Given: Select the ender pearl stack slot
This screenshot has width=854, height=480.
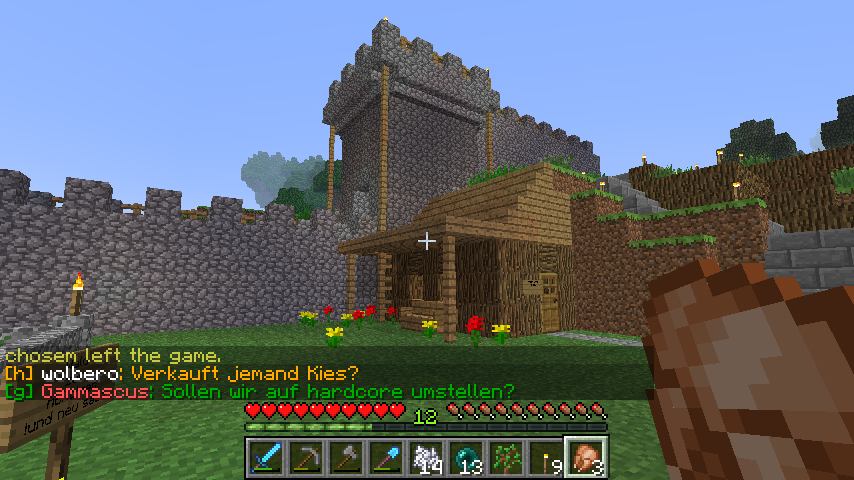Looking at the screenshot, I should point(467,458).
